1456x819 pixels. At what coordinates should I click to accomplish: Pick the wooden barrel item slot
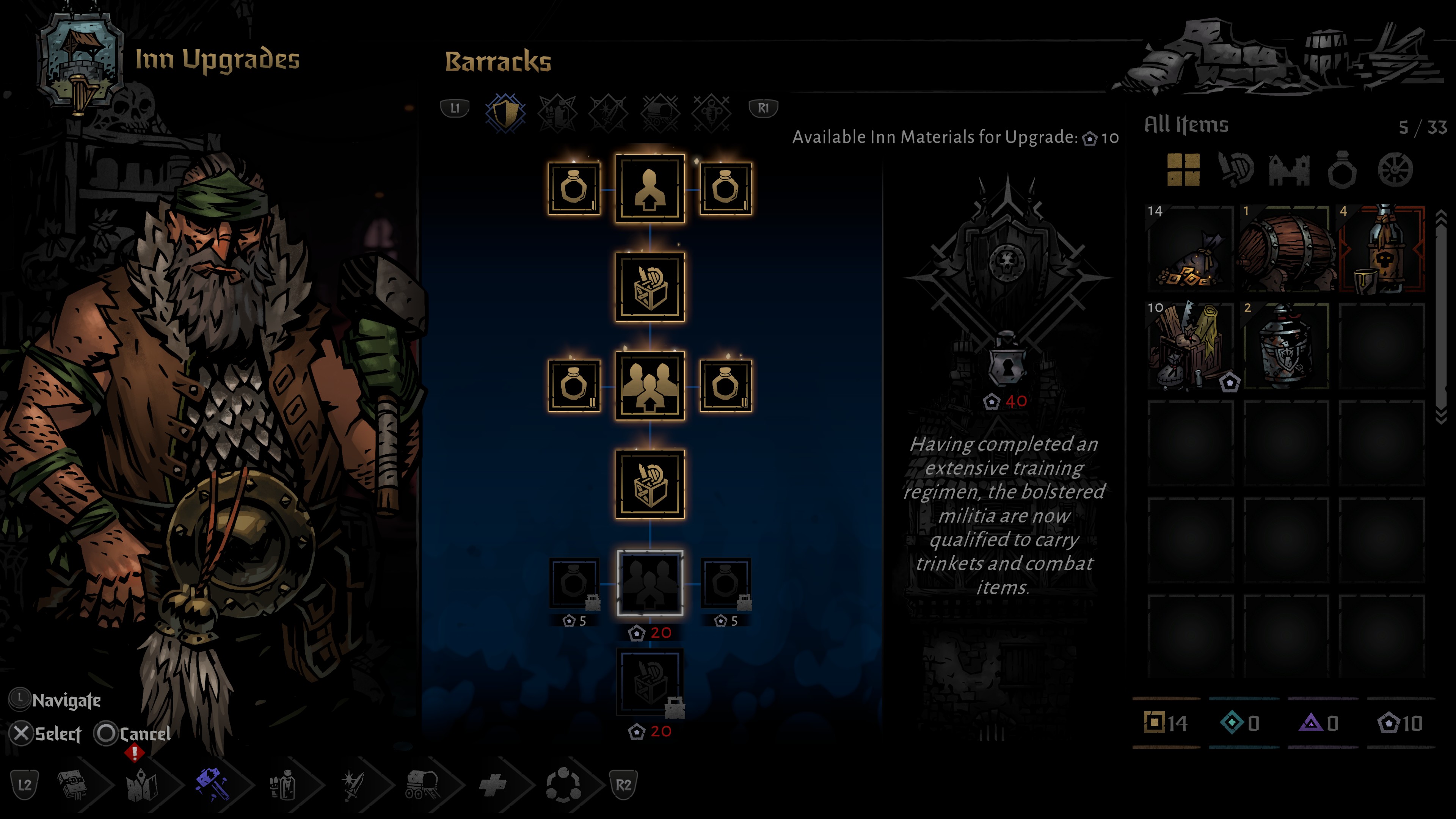(1286, 249)
